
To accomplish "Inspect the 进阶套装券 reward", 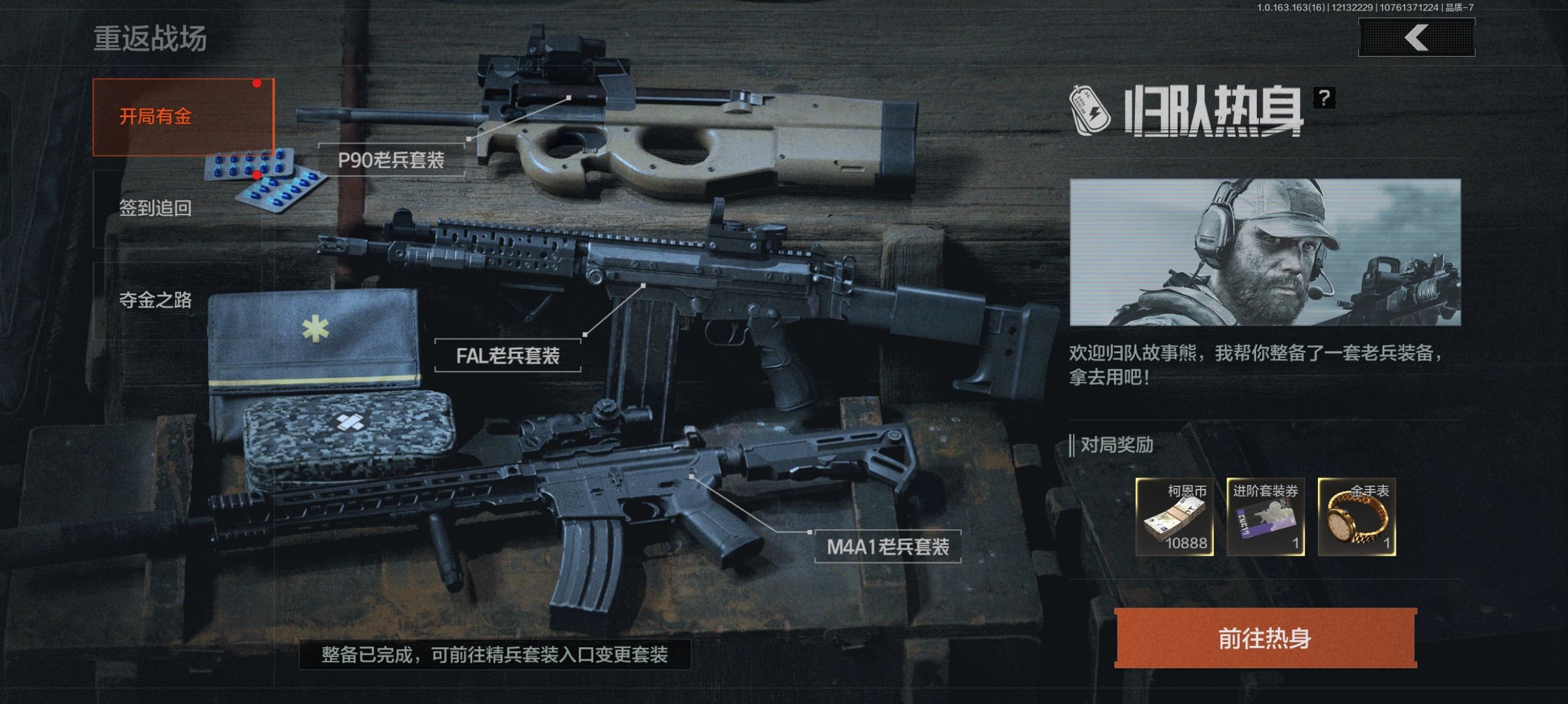I will 1265,517.
